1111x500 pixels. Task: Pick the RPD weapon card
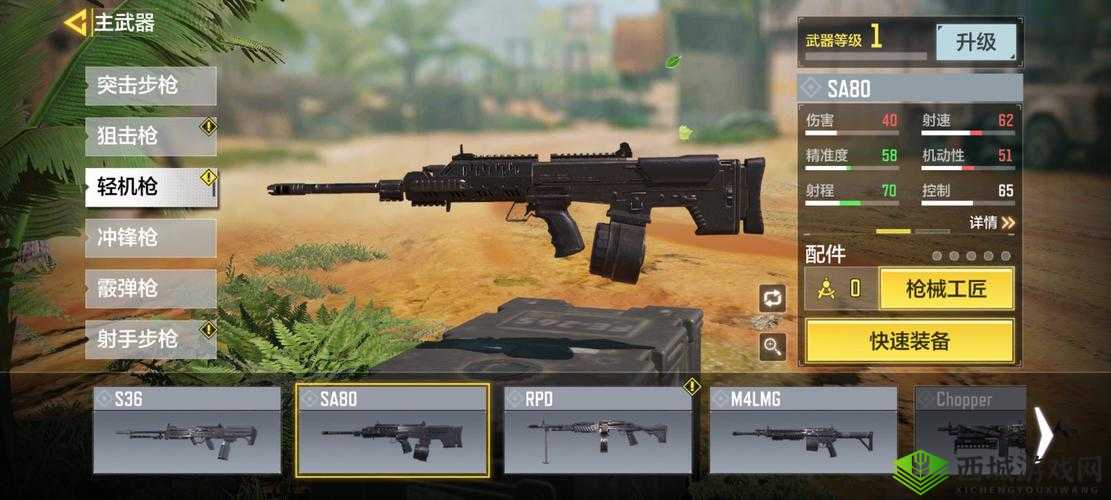[598, 430]
